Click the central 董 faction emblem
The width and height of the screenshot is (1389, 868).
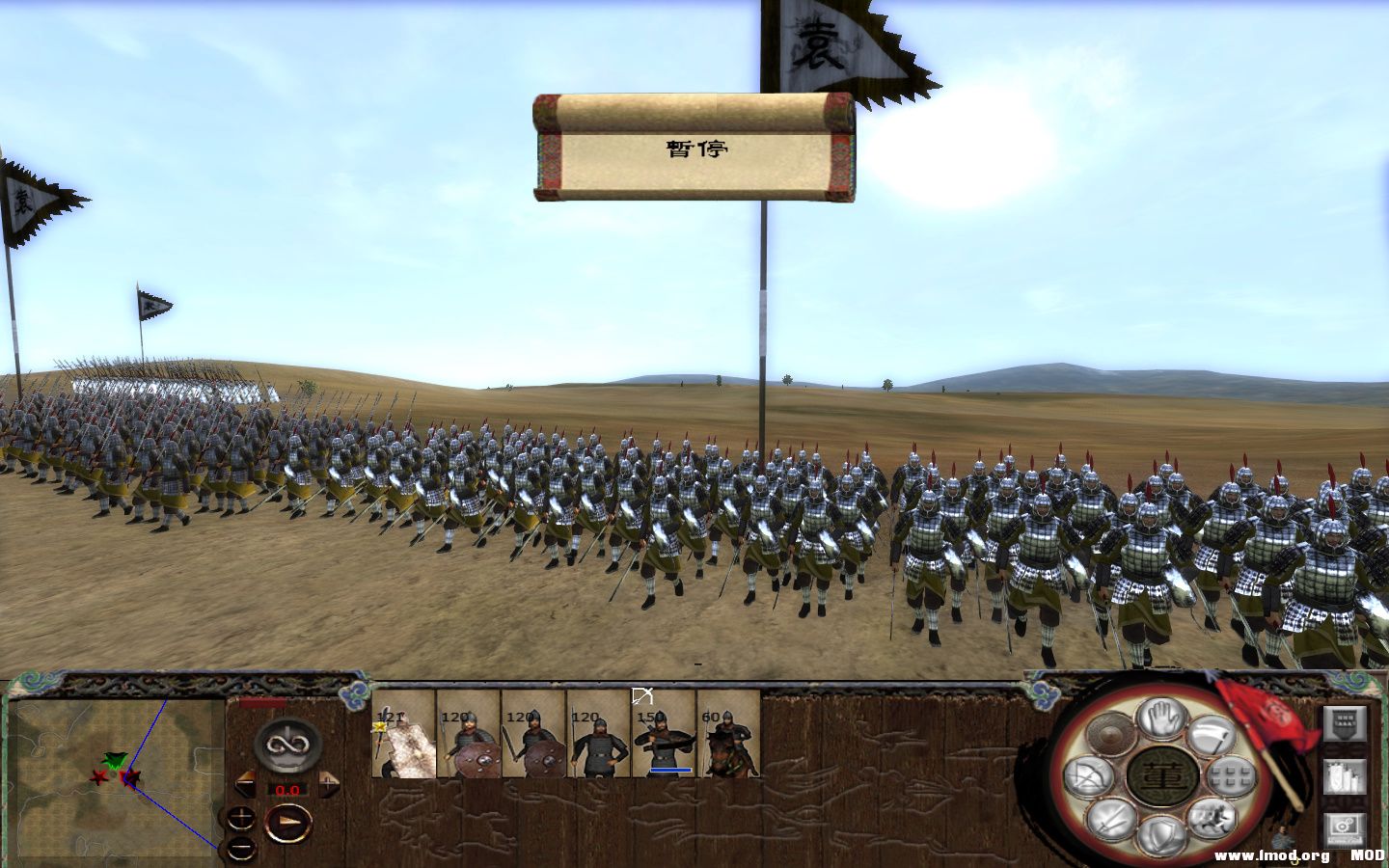coord(1162,776)
